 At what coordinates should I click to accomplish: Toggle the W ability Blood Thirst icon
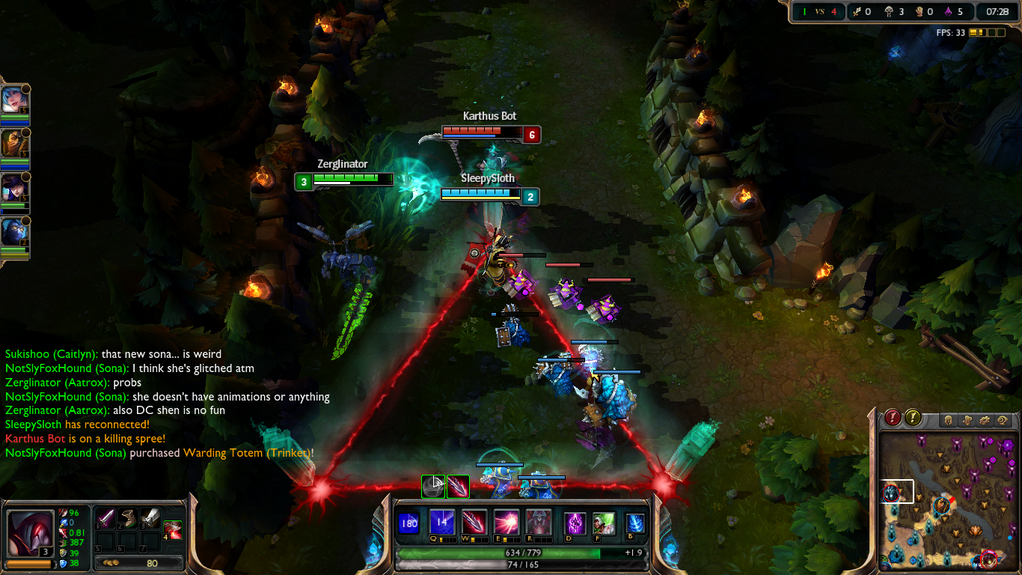tap(474, 523)
